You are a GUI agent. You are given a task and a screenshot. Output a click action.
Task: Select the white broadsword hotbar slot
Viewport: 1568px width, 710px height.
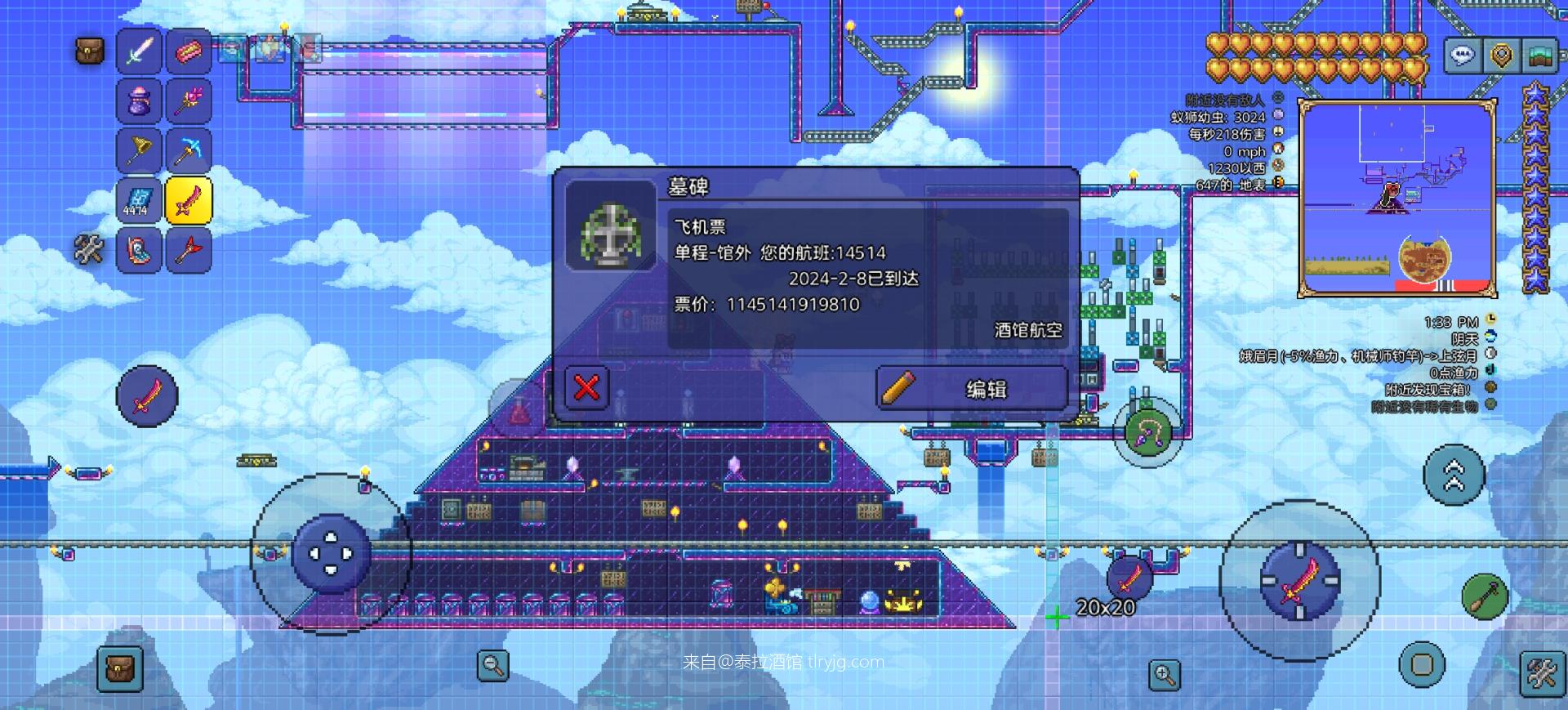(139, 51)
